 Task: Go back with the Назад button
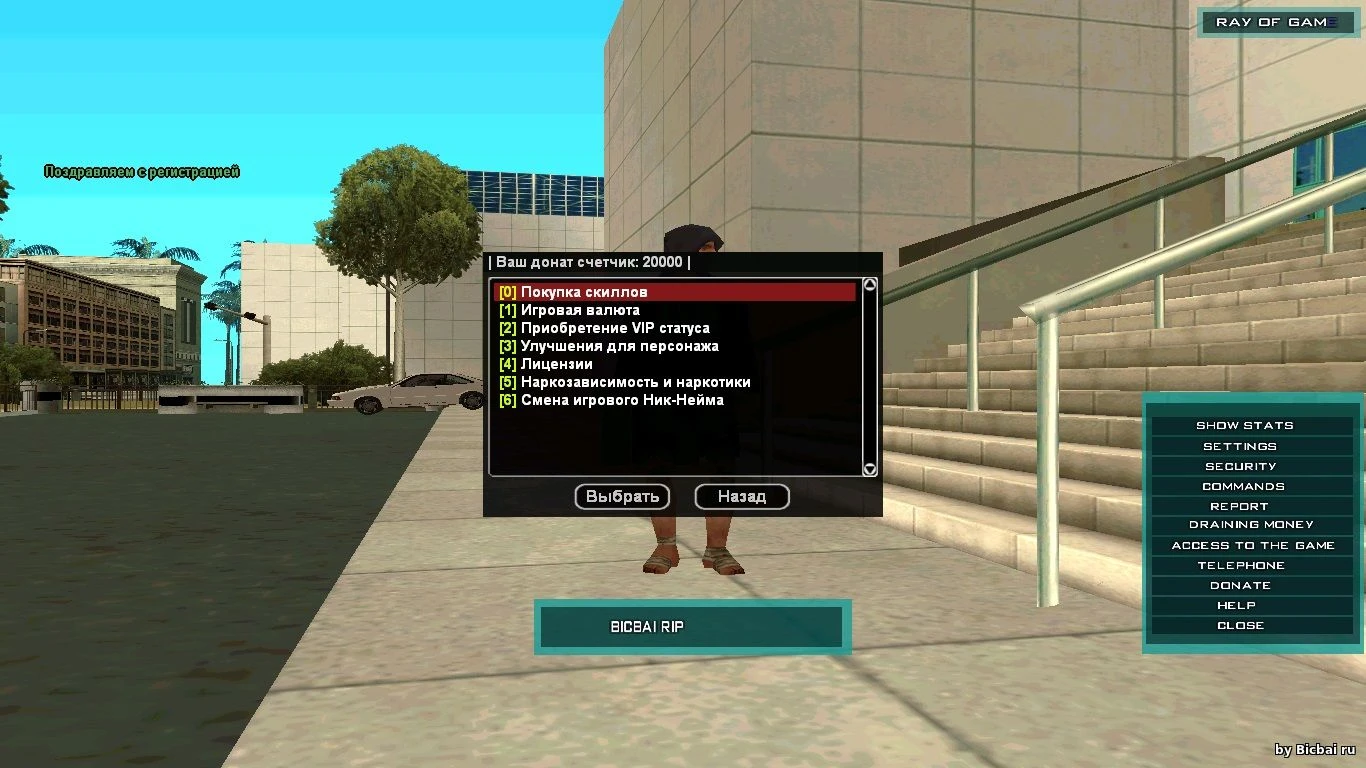pos(742,496)
